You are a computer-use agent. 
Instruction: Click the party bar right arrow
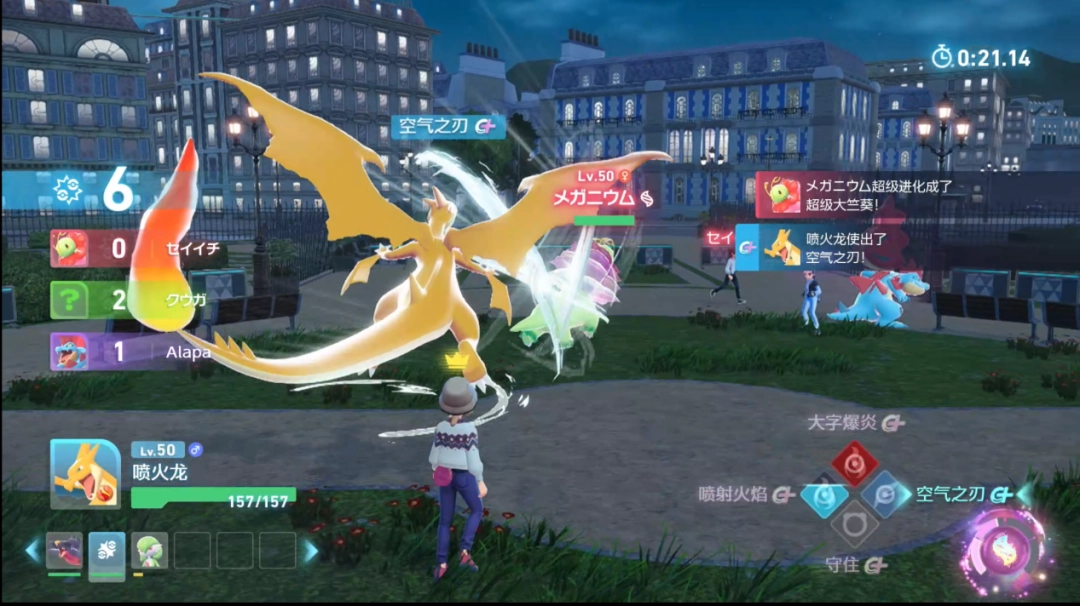(311, 551)
